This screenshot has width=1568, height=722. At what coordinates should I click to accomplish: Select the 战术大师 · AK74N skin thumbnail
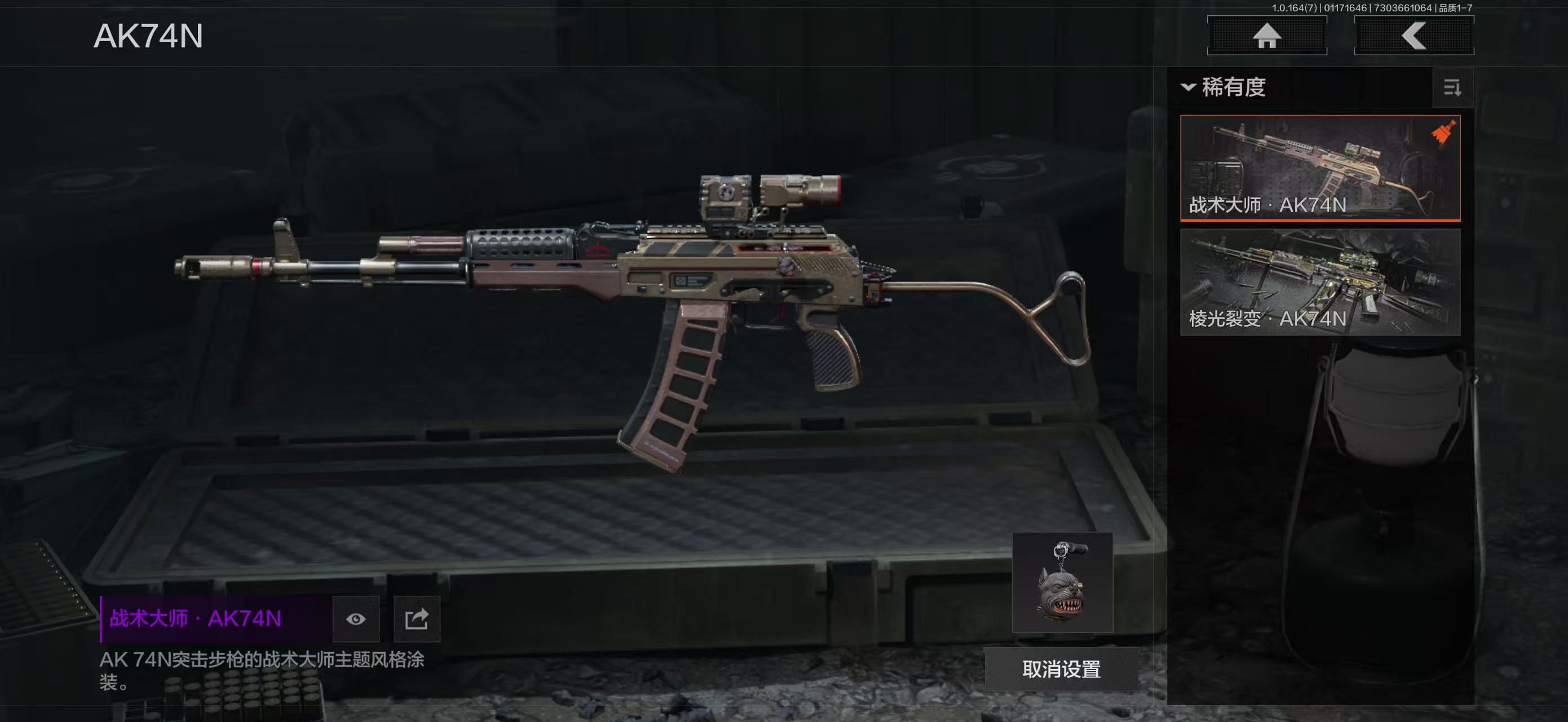coord(1320,168)
